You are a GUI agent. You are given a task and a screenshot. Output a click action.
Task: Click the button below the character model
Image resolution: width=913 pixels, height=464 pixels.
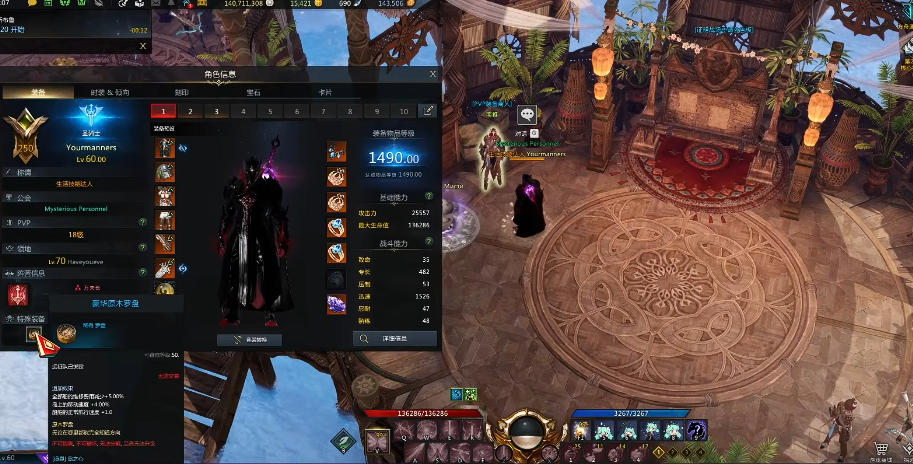coord(250,339)
